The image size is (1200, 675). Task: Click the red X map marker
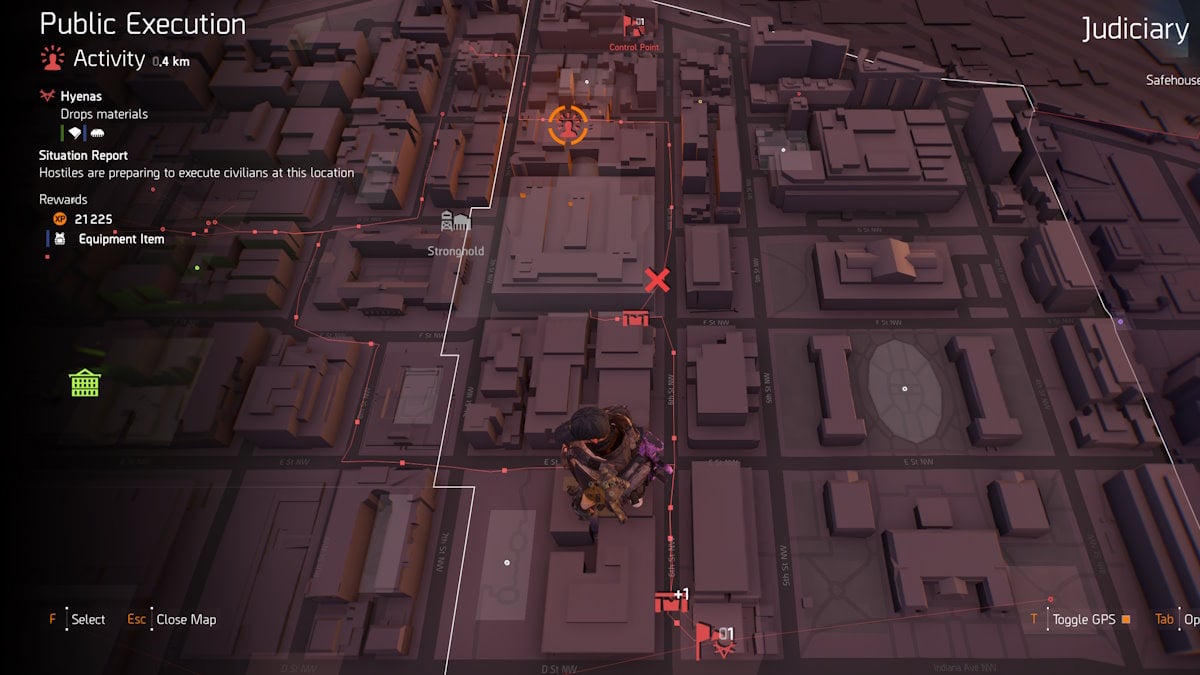pyautogui.click(x=657, y=280)
